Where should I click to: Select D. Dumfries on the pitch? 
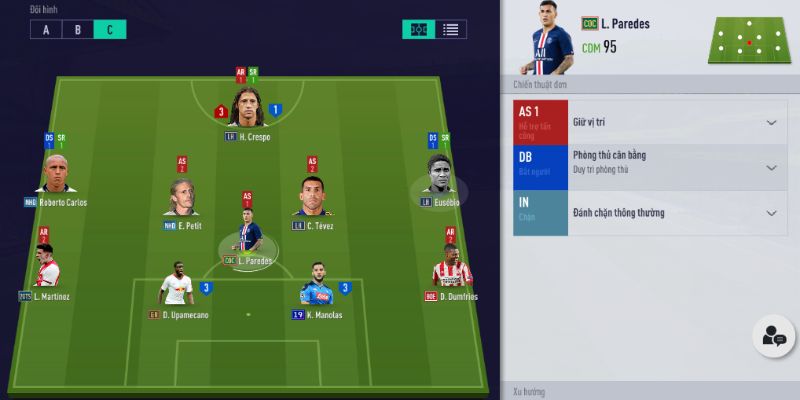[x=451, y=270]
